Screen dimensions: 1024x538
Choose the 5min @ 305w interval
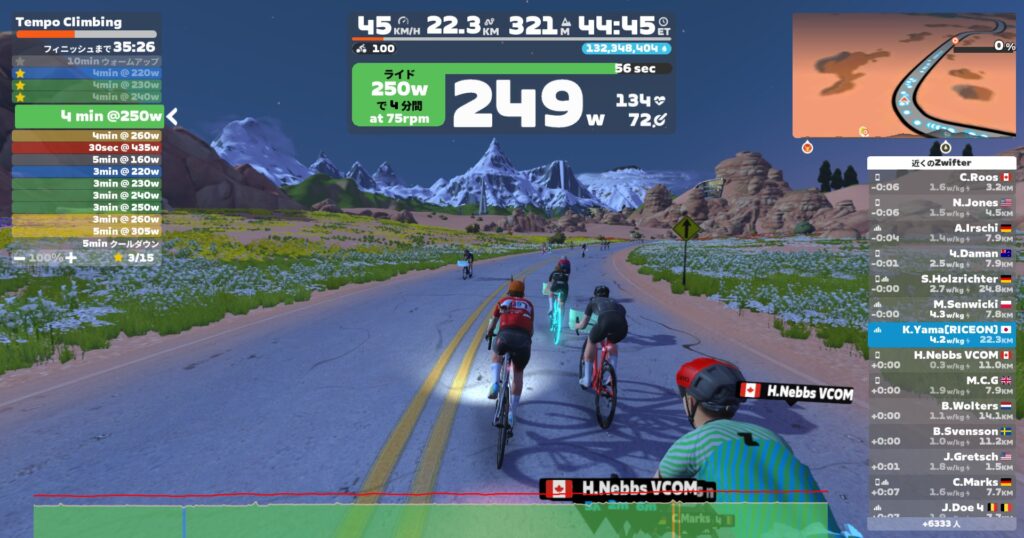pyautogui.click(x=87, y=231)
